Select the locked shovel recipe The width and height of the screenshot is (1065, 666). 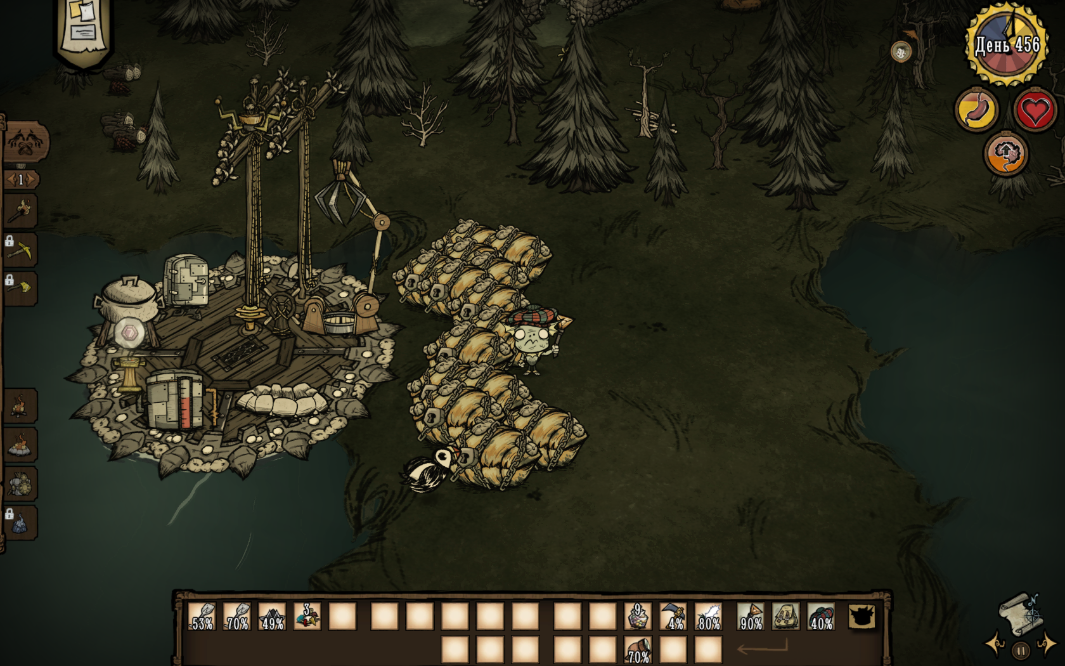click(x=22, y=288)
